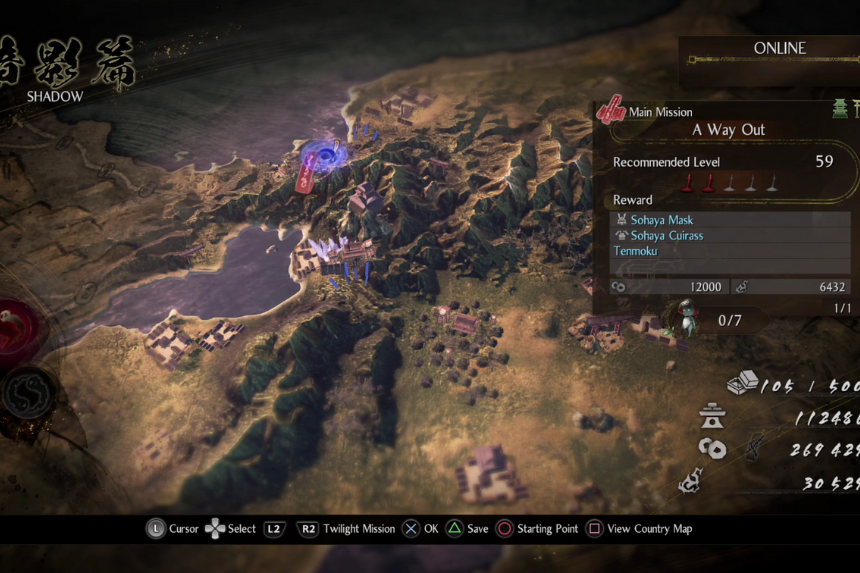Select the blue swirling portal mission marker
The height and width of the screenshot is (573, 860).
[x=326, y=157]
